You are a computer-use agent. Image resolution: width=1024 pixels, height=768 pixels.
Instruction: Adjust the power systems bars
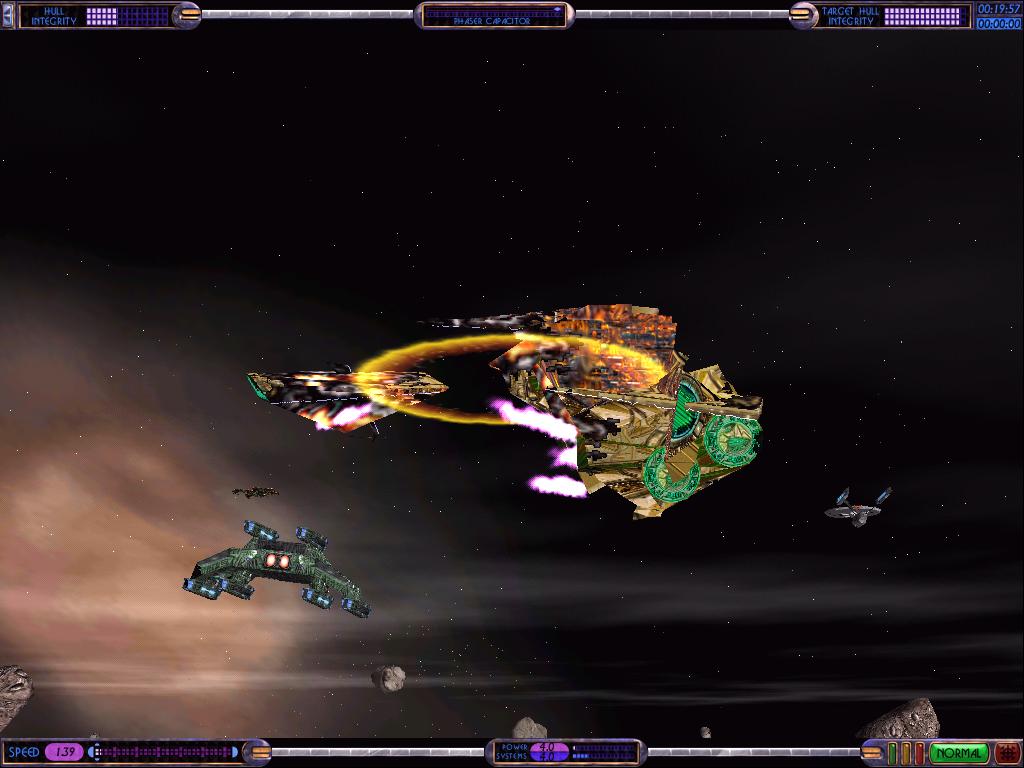(x=603, y=752)
